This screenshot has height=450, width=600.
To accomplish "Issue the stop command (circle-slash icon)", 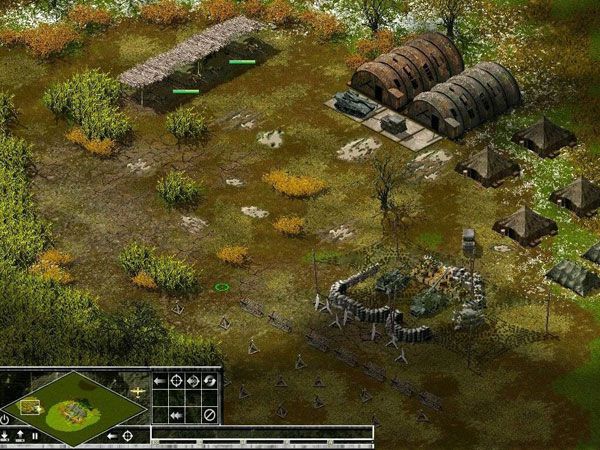I will (210, 414).
